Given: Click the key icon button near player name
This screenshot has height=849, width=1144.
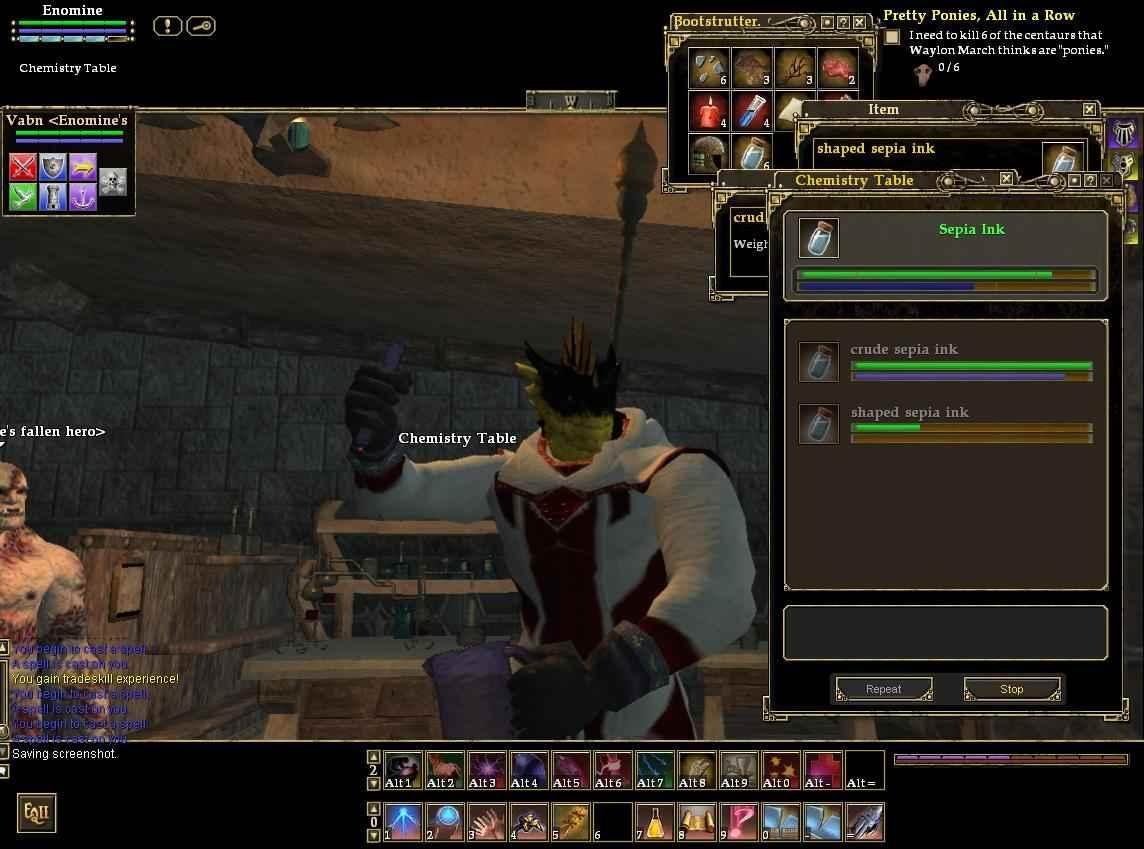Looking at the screenshot, I should [200, 26].
